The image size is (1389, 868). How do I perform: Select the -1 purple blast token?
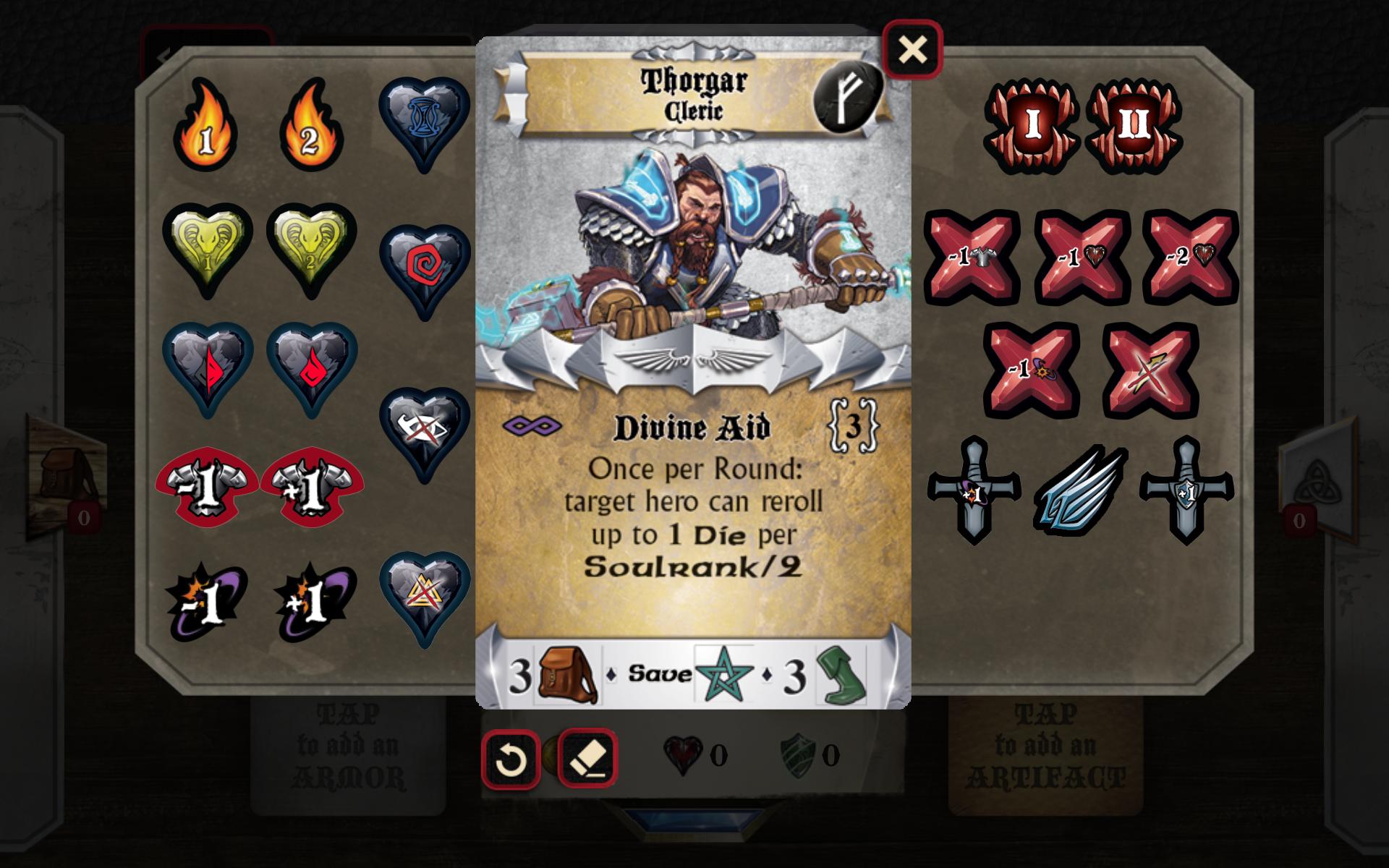(x=206, y=600)
